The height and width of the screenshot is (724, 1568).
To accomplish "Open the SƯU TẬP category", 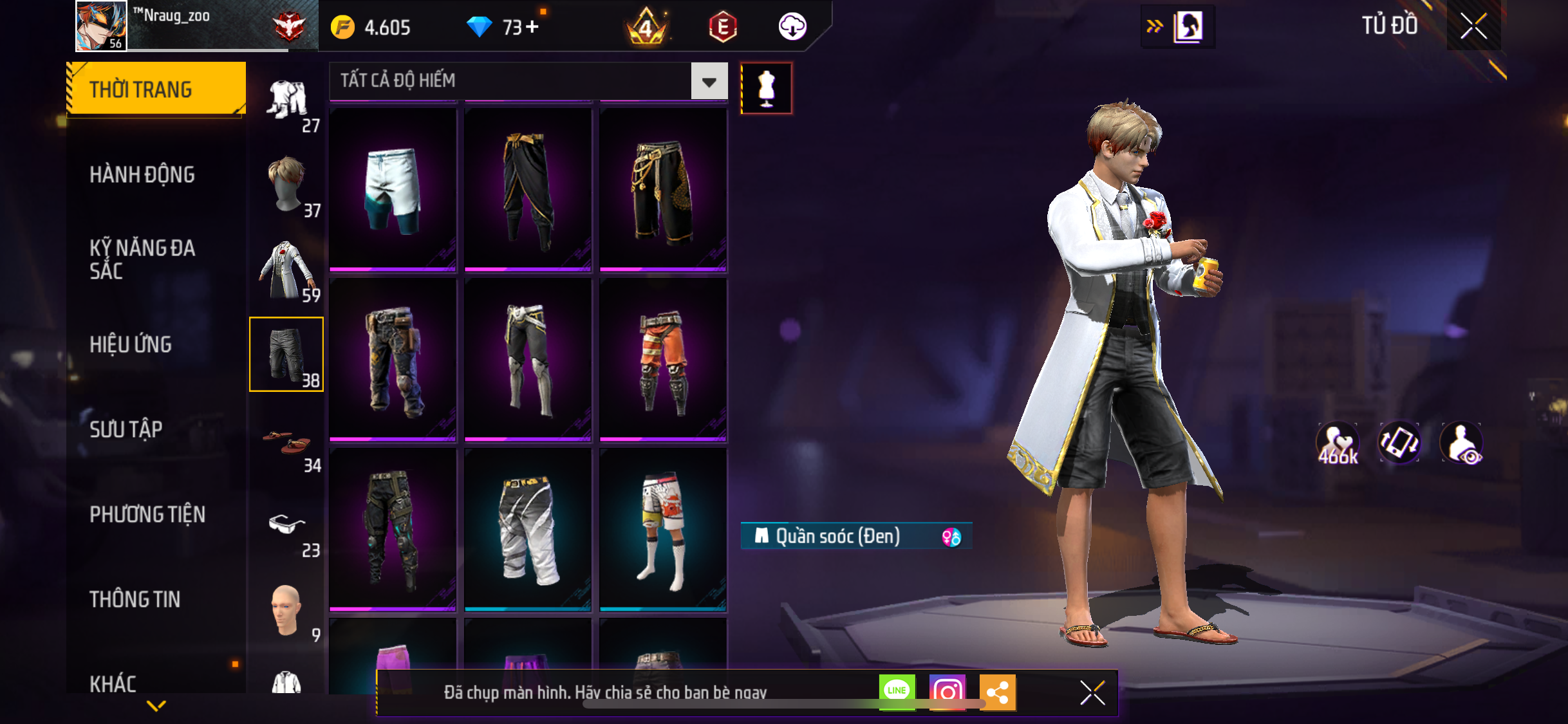I will coord(126,429).
